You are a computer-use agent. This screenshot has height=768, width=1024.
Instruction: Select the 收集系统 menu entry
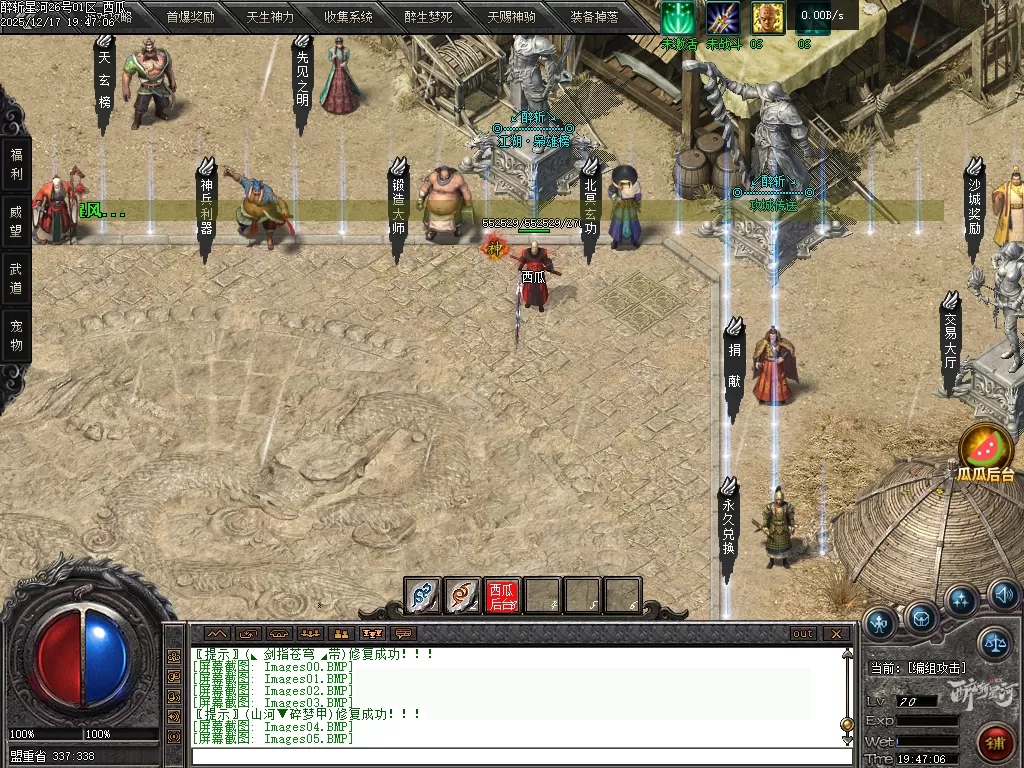(x=348, y=17)
